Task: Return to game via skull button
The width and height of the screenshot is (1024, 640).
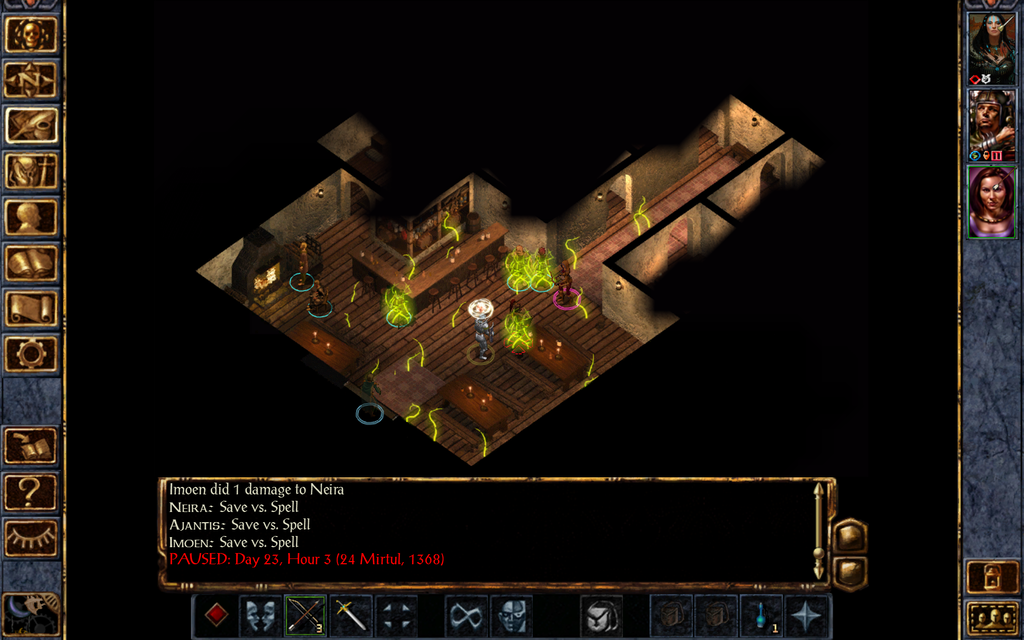Action: click(31, 34)
